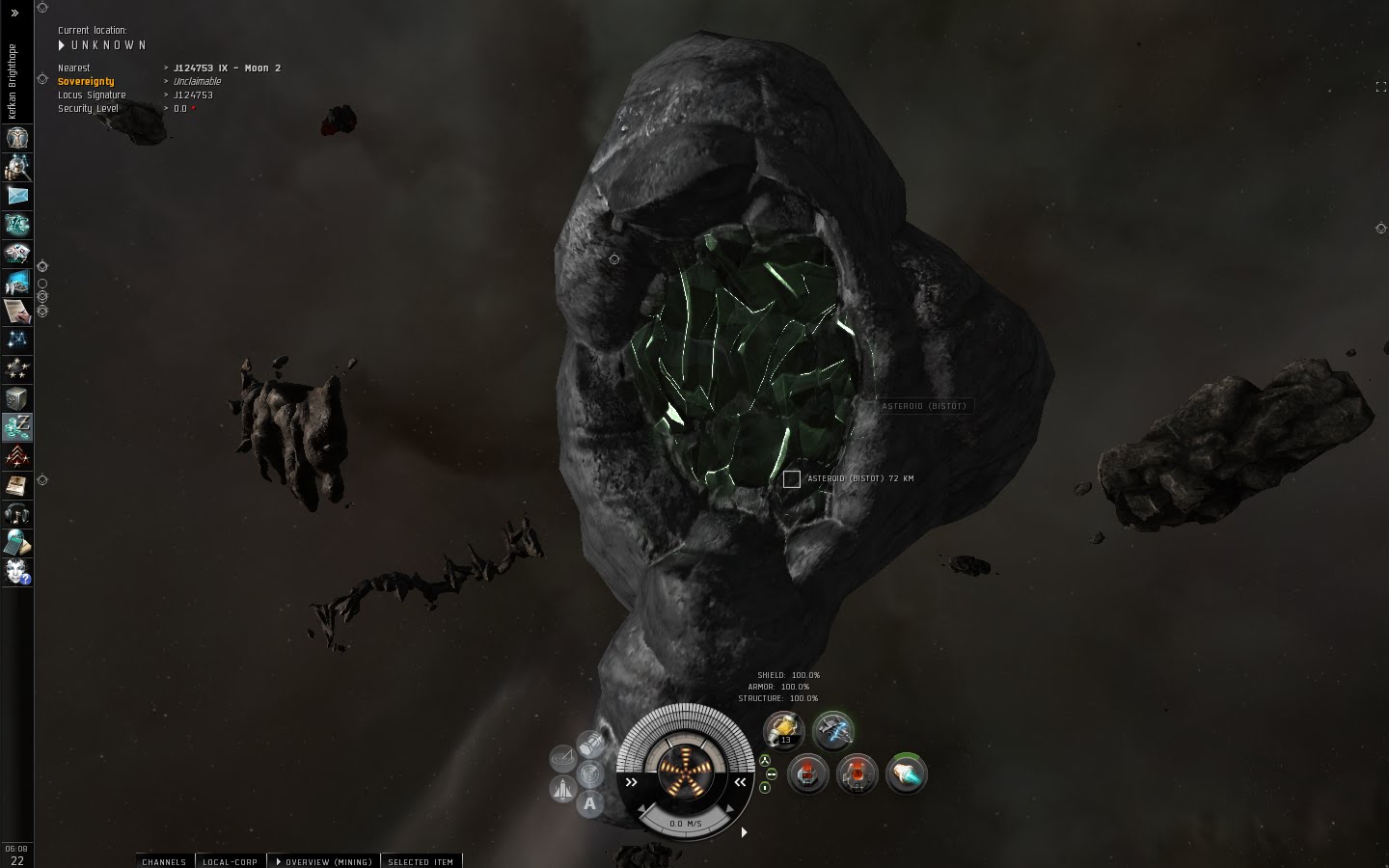This screenshot has height=868, width=1389.
Task: Click the left double-chevron to cycle module pages
Action: (632, 783)
